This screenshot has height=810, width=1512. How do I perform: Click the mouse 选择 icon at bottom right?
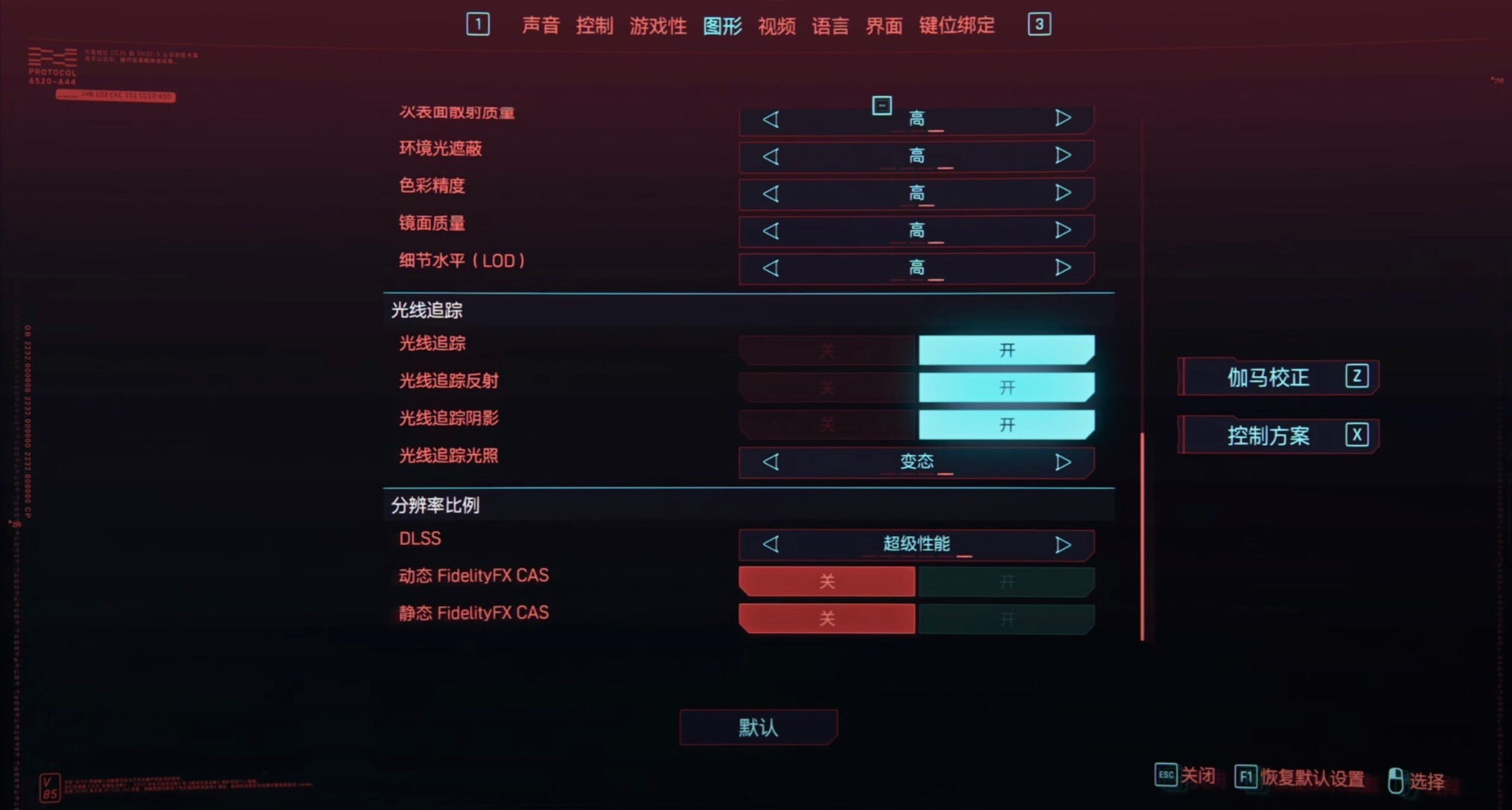click(x=1397, y=781)
